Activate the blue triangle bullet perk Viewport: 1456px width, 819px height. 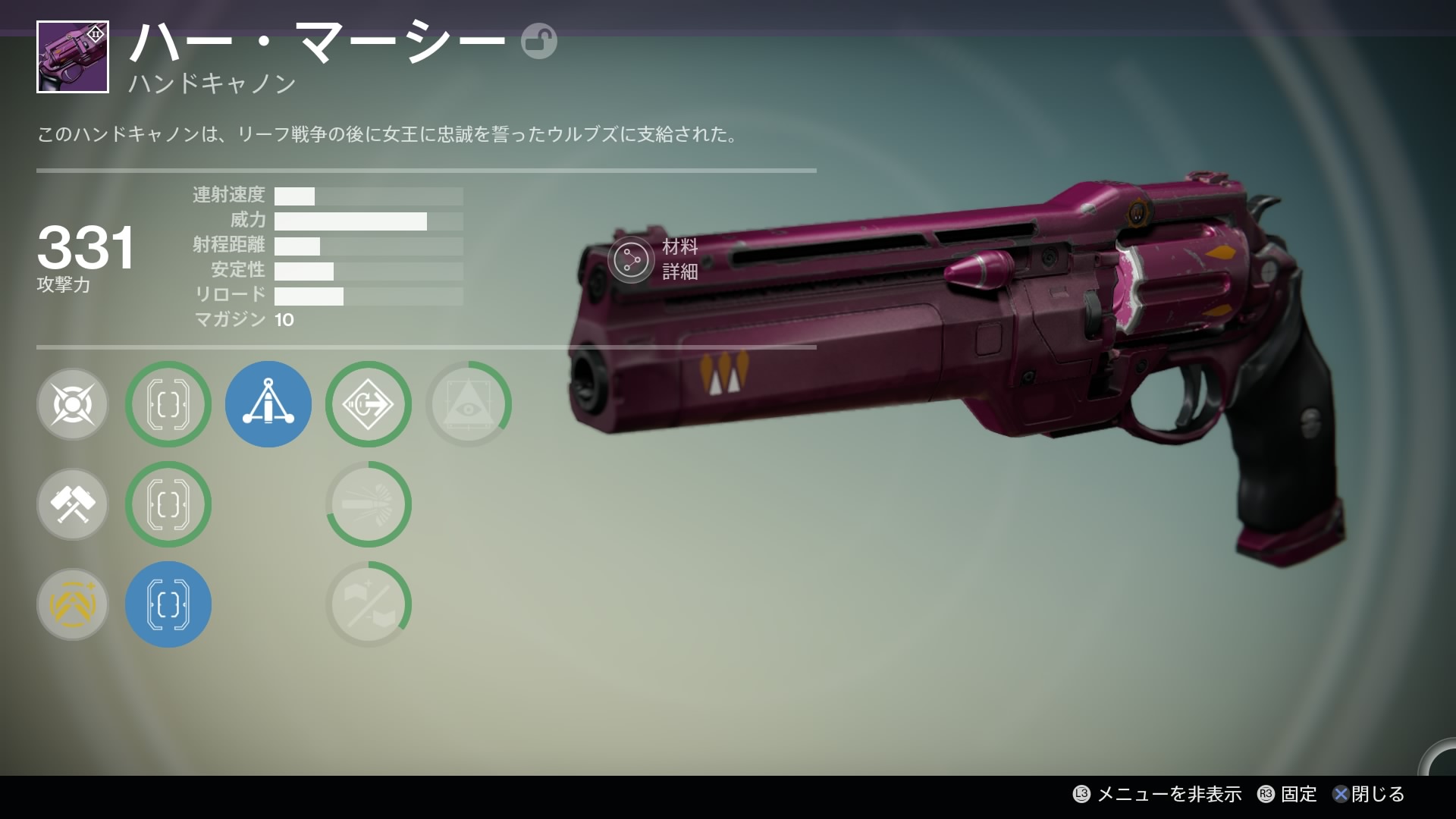click(268, 404)
